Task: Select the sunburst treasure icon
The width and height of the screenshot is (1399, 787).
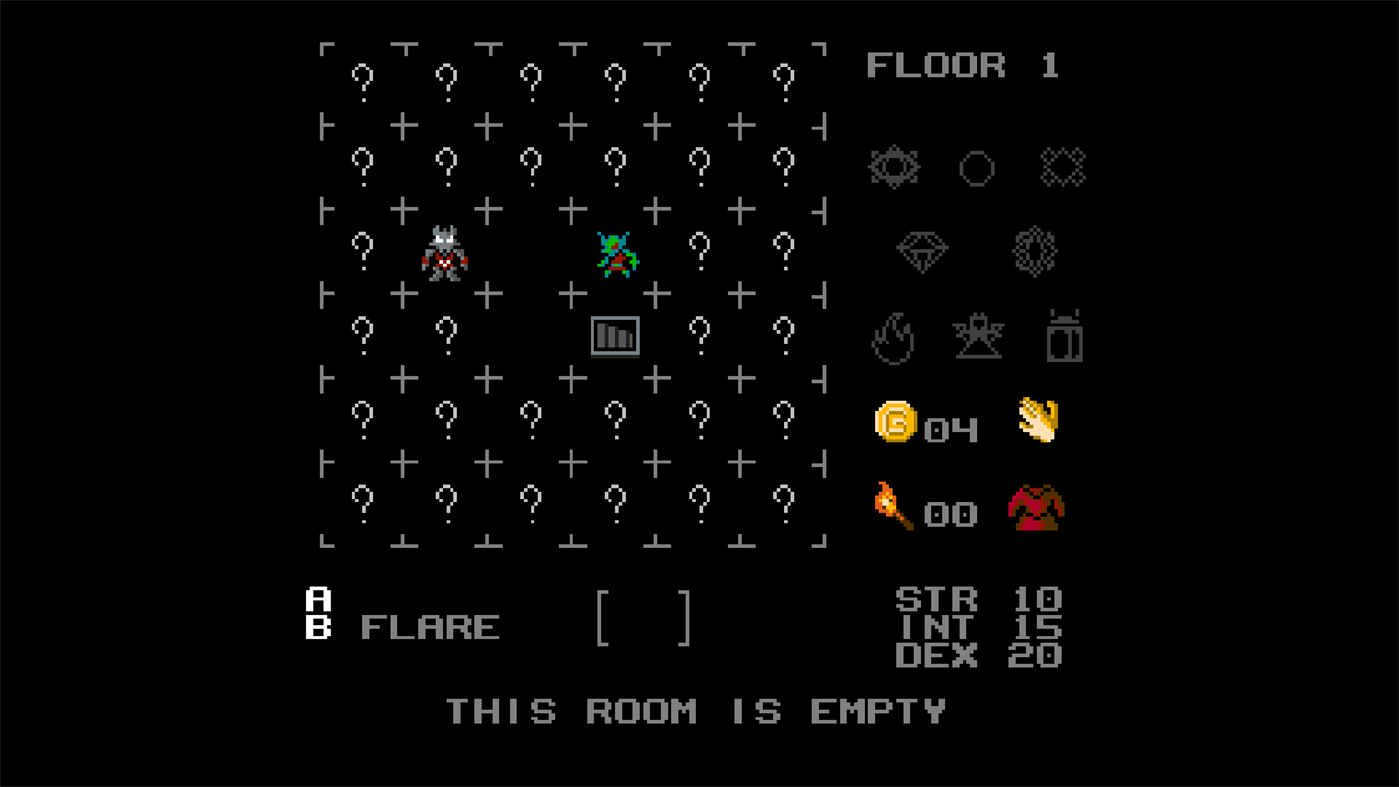Action: tap(894, 167)
